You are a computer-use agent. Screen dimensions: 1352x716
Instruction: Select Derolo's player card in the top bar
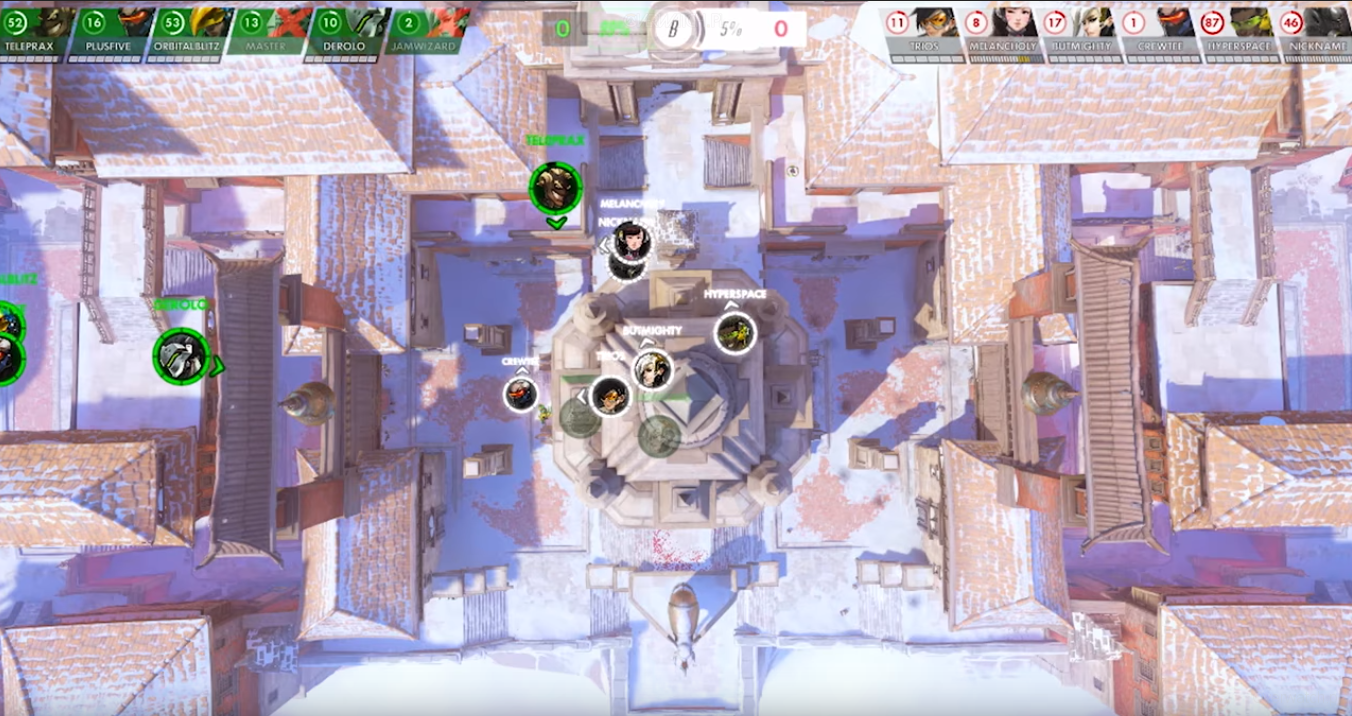[x=347, y=30]
